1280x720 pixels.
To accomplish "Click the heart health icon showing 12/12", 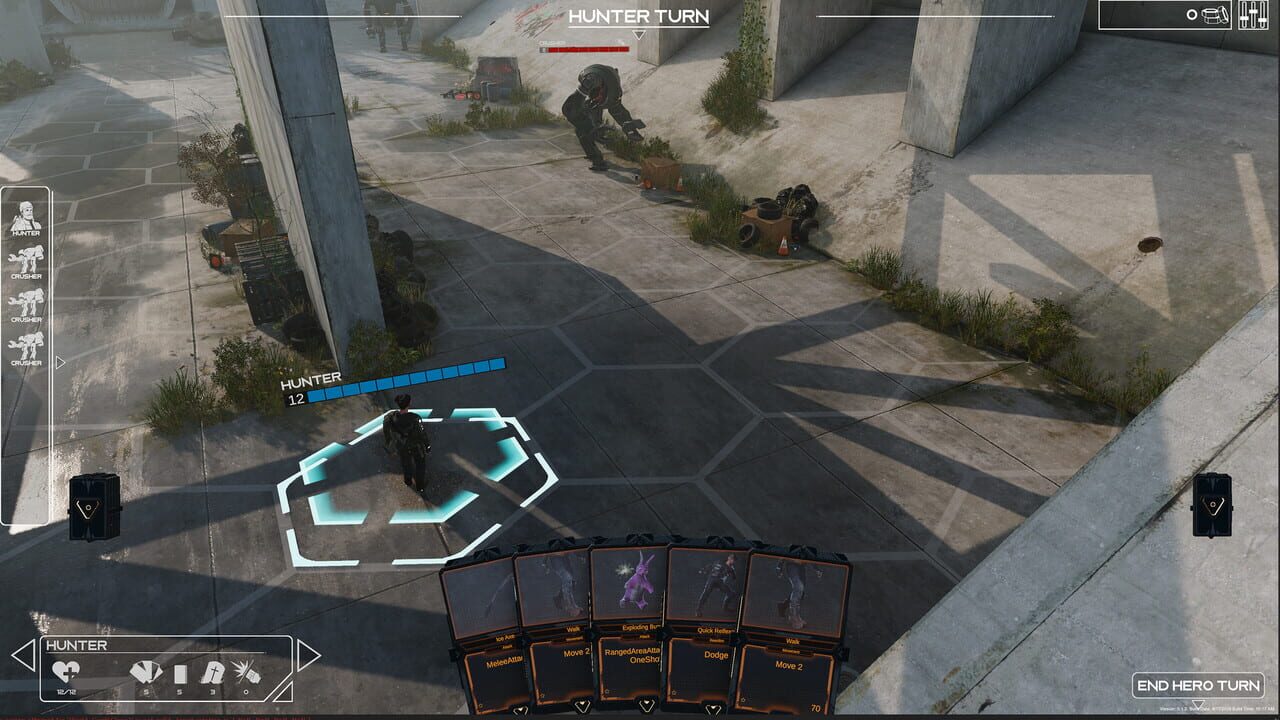I will pyautogui.click(x=66, y=673).
